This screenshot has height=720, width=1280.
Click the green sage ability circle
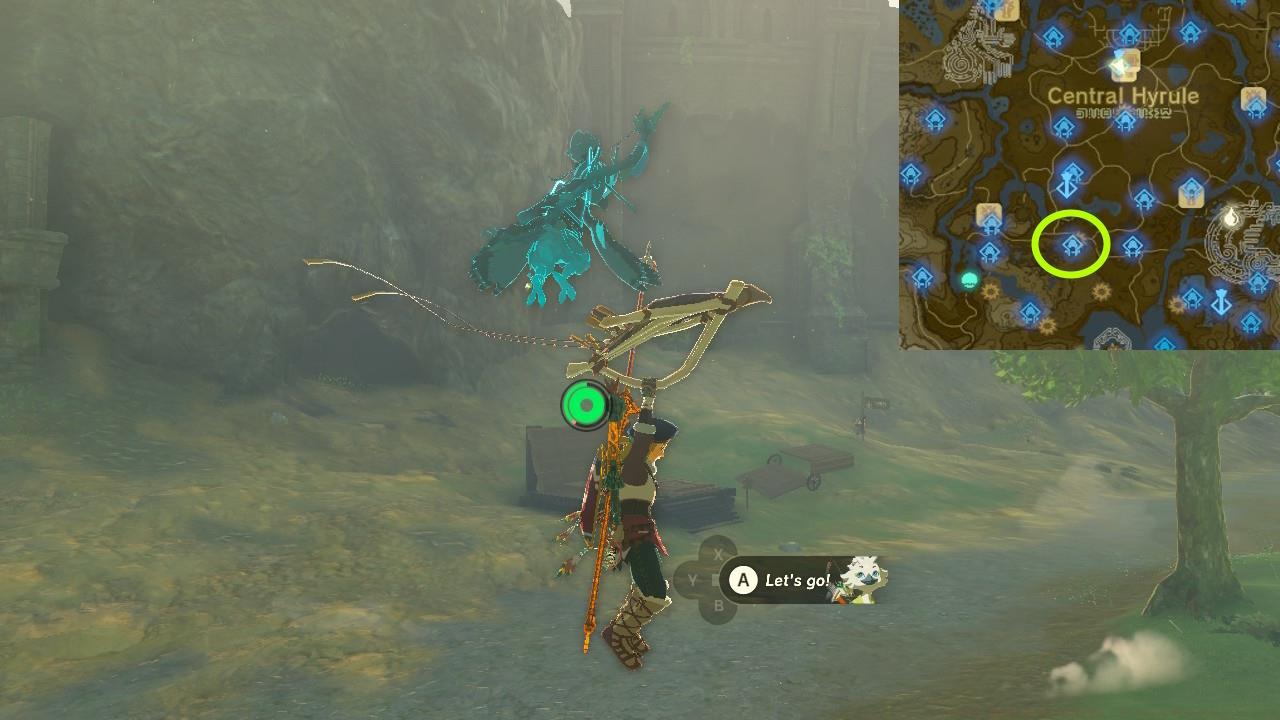tap(585, 405)
